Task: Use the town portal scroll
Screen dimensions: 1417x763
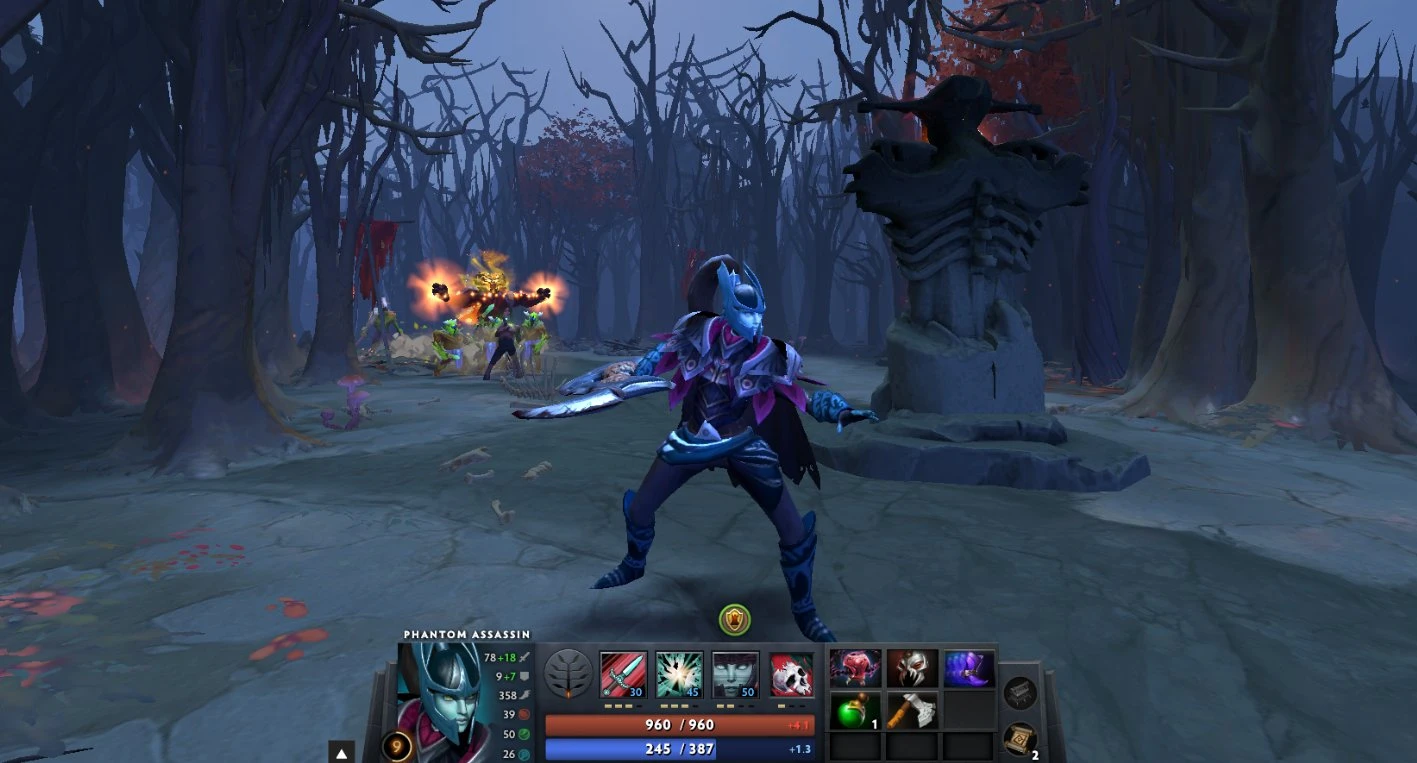Action: coord(1019,739)
